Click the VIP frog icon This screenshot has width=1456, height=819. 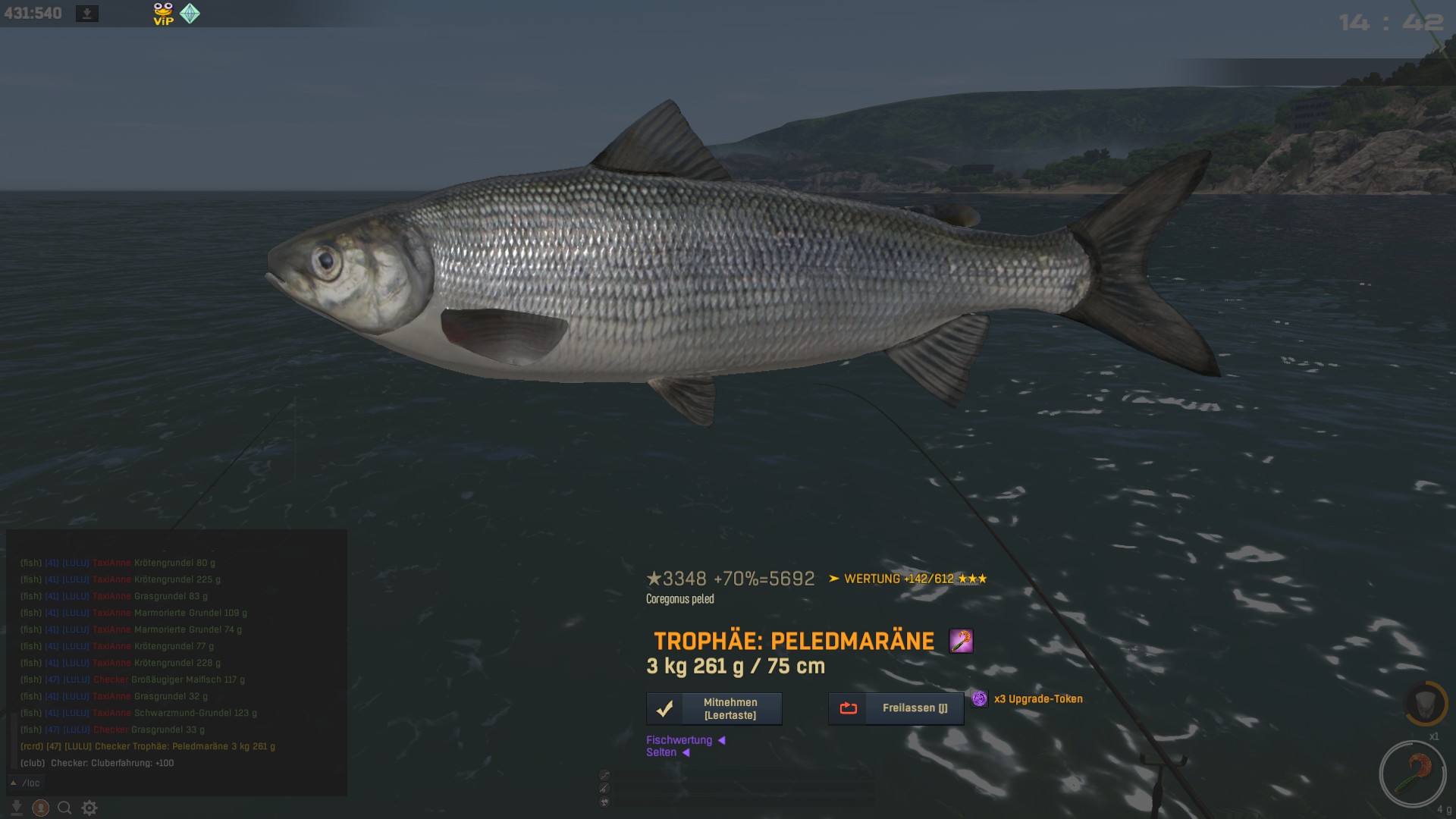point(163,14)
